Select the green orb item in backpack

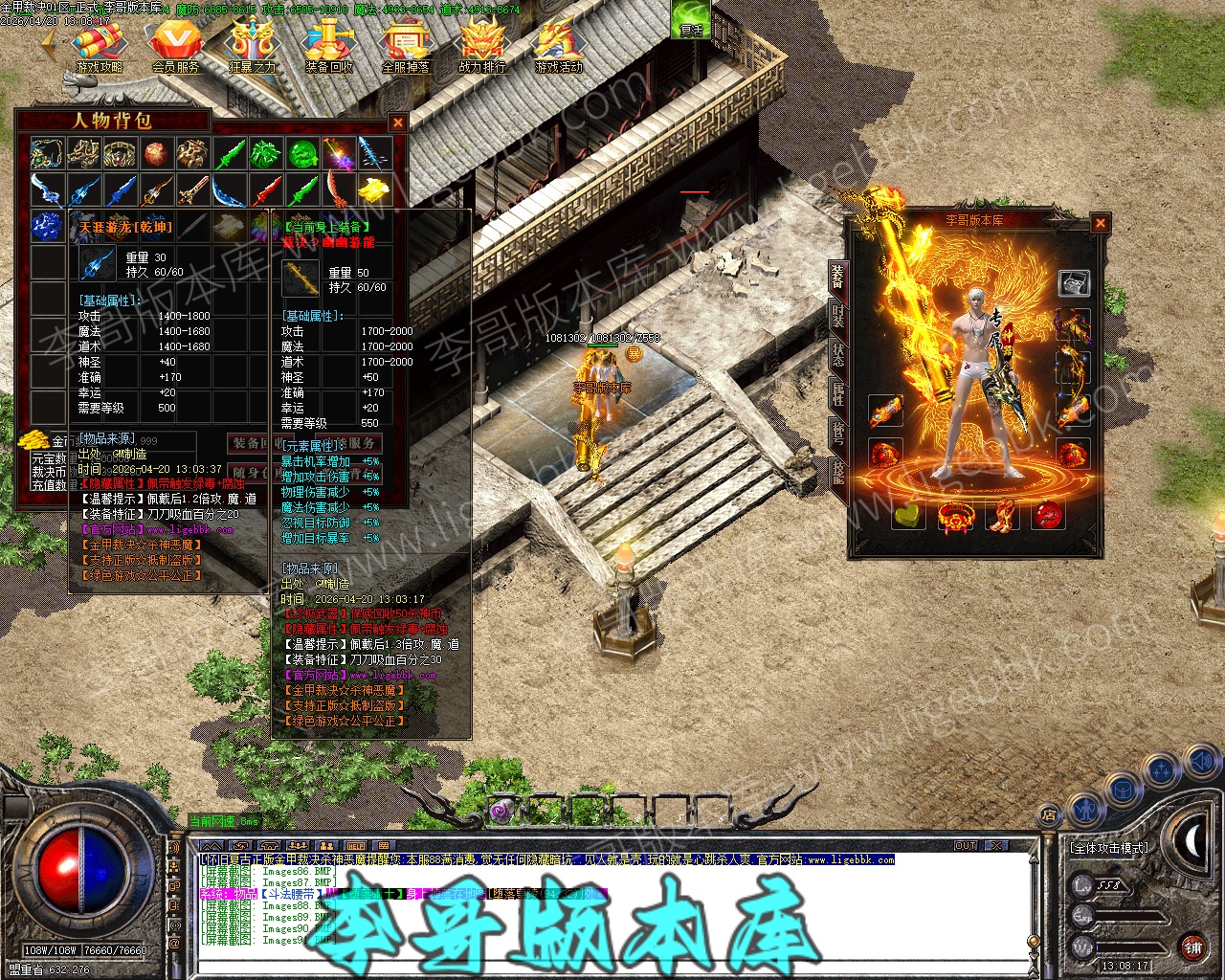pyautogui.click(x=303, y=153)
